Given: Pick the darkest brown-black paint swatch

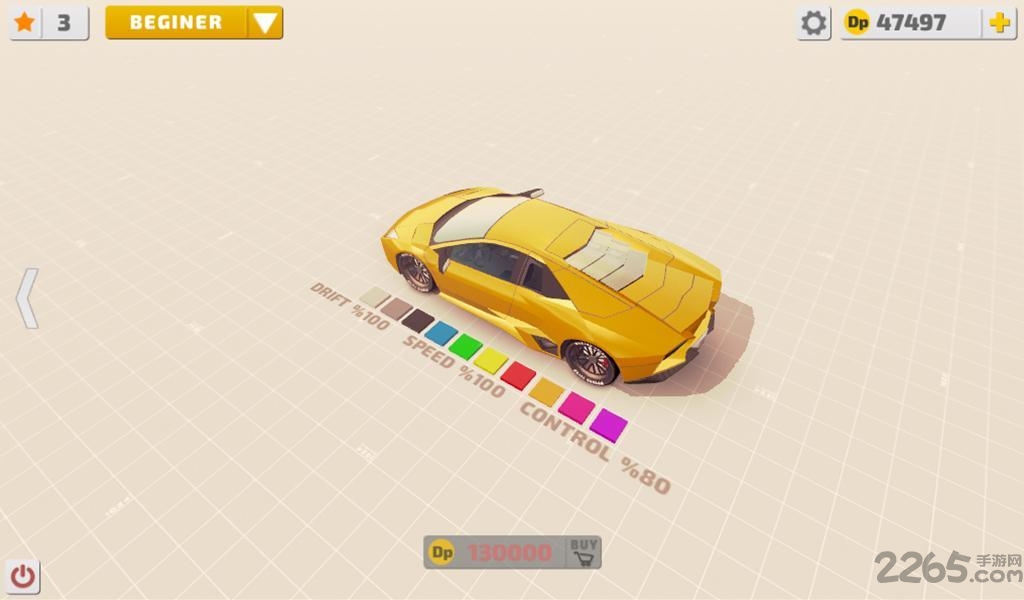Looking at the screenshot, I should tap(418, 321).
